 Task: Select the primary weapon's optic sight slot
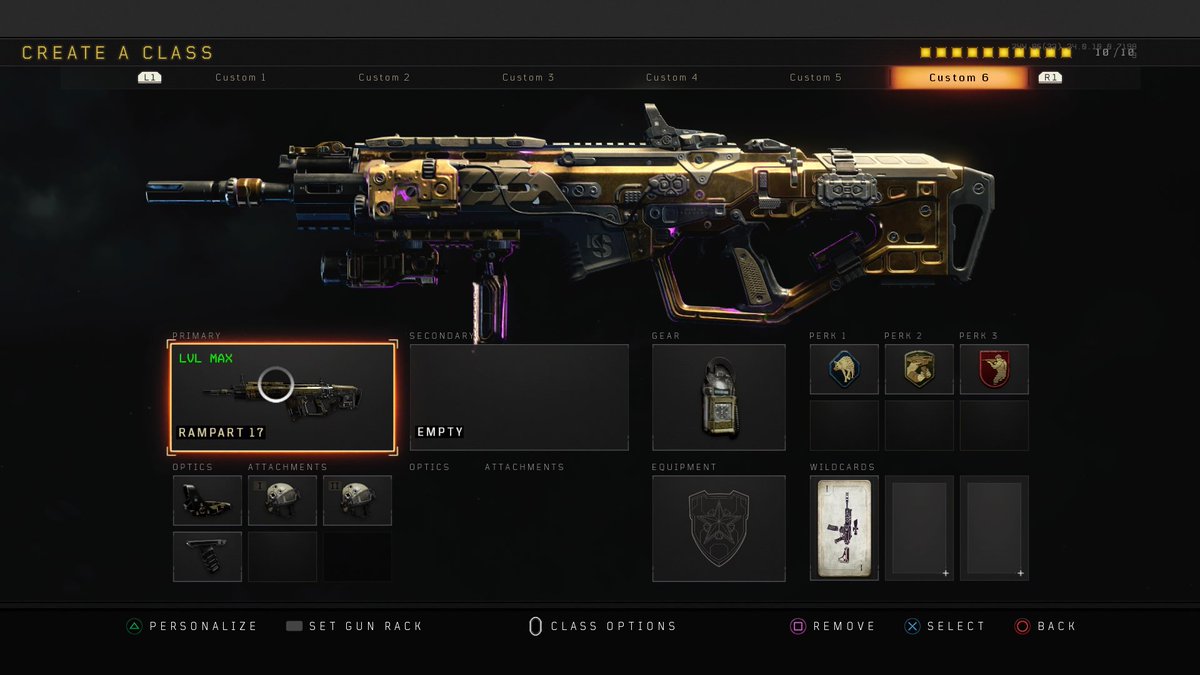[208, 500]
